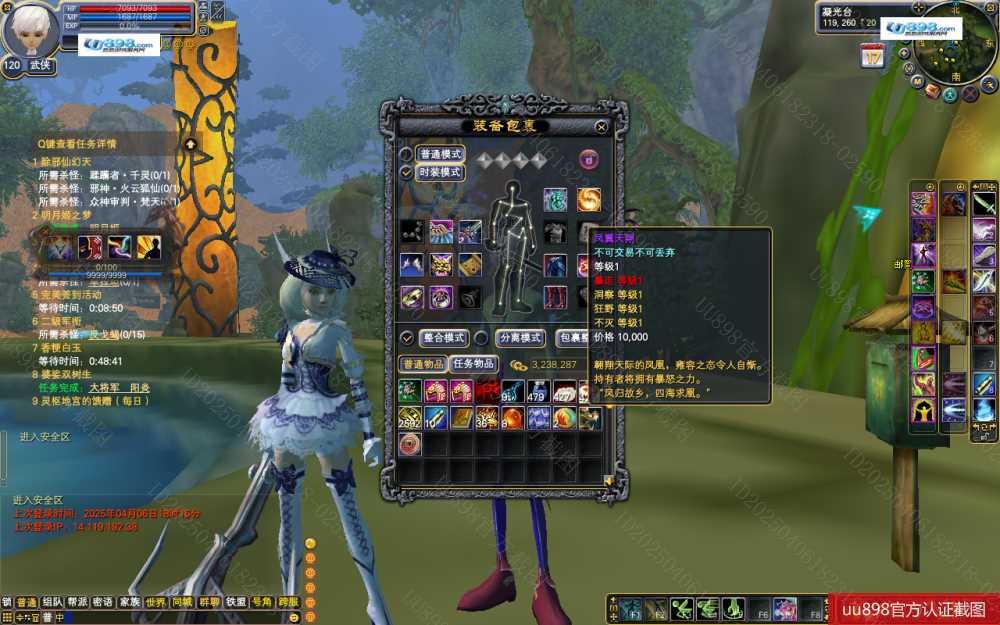This screenshot has width=1000, height=625.
Task: Select the 组队 chat channel tab
Action: pos(52,603)
